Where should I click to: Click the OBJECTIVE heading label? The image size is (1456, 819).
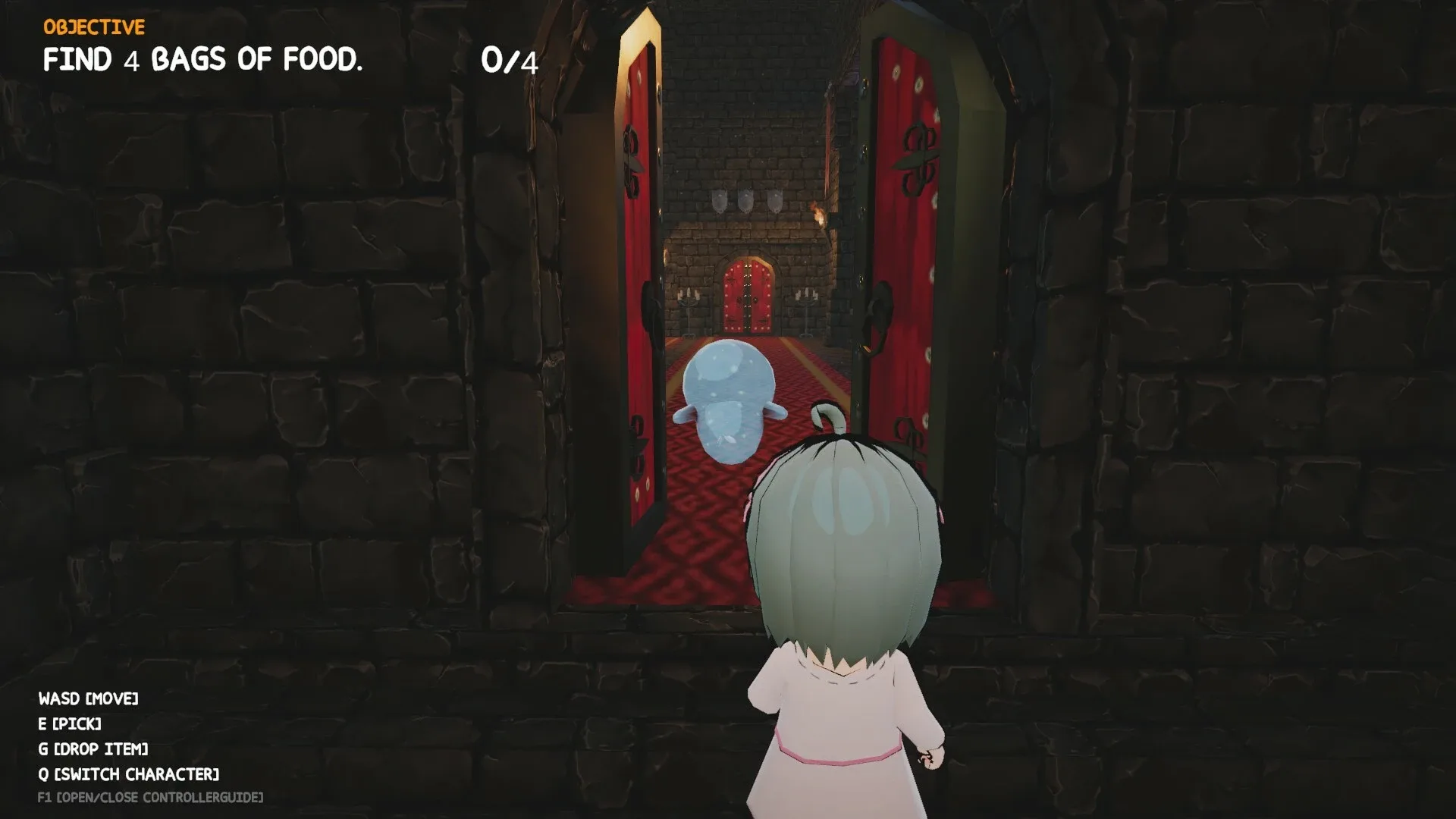[93, 27]
